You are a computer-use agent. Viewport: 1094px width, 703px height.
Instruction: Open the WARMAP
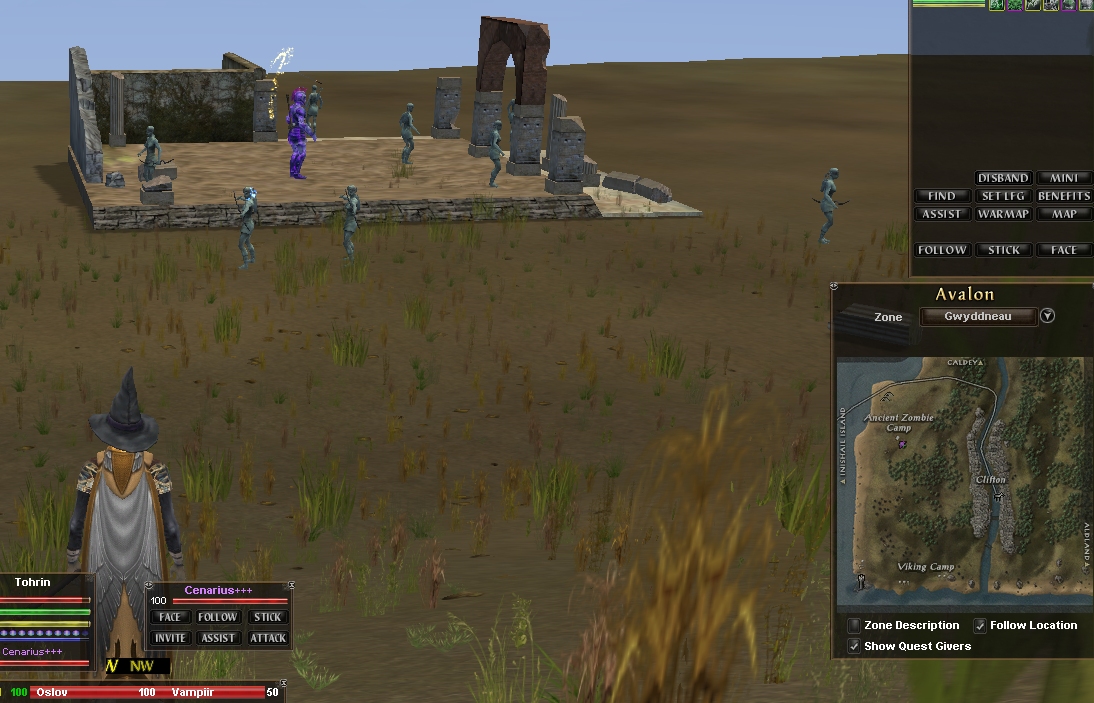coord(1003,214)
